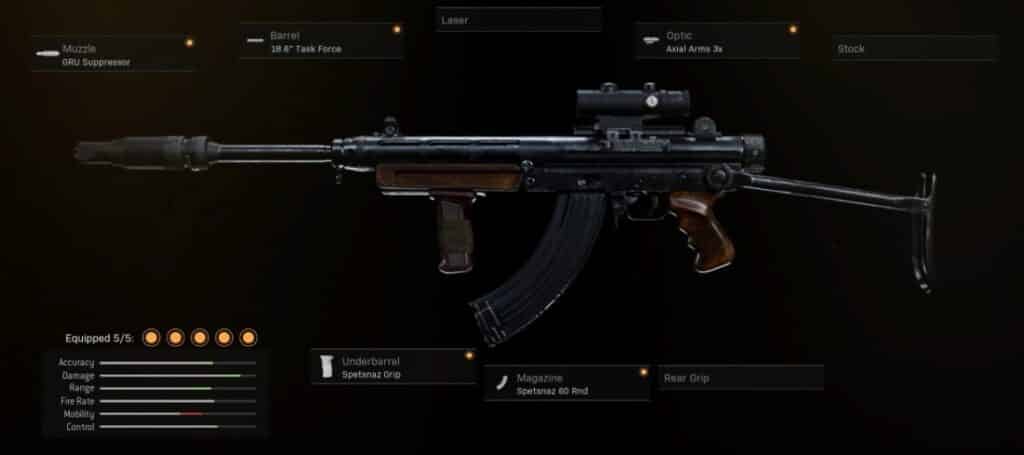Select the Barrel 18.6" Task Force slot
Viewport: 1024px width, 455px height.
coord(322,42)
